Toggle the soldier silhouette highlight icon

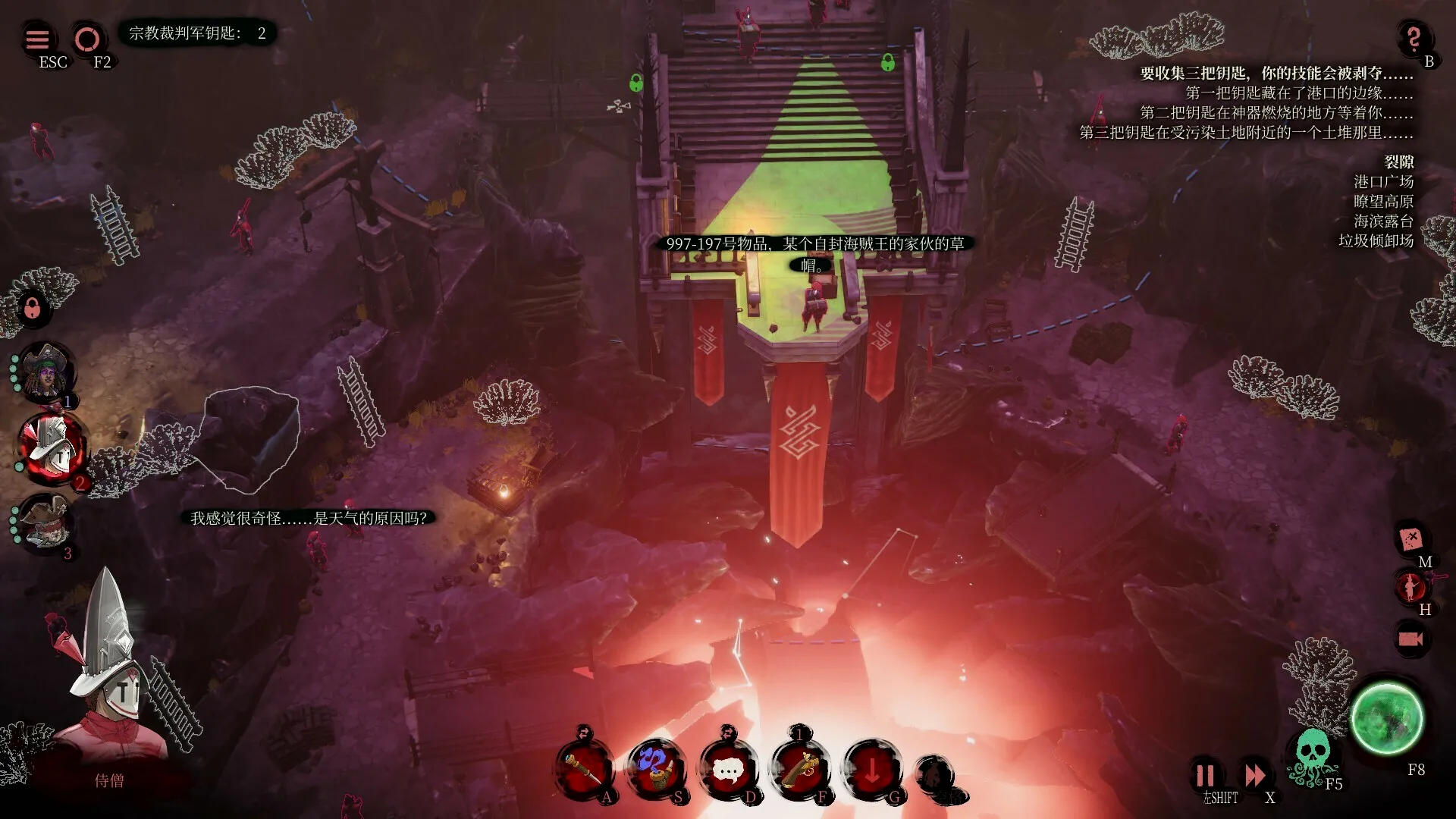(x=1410, y=586)
